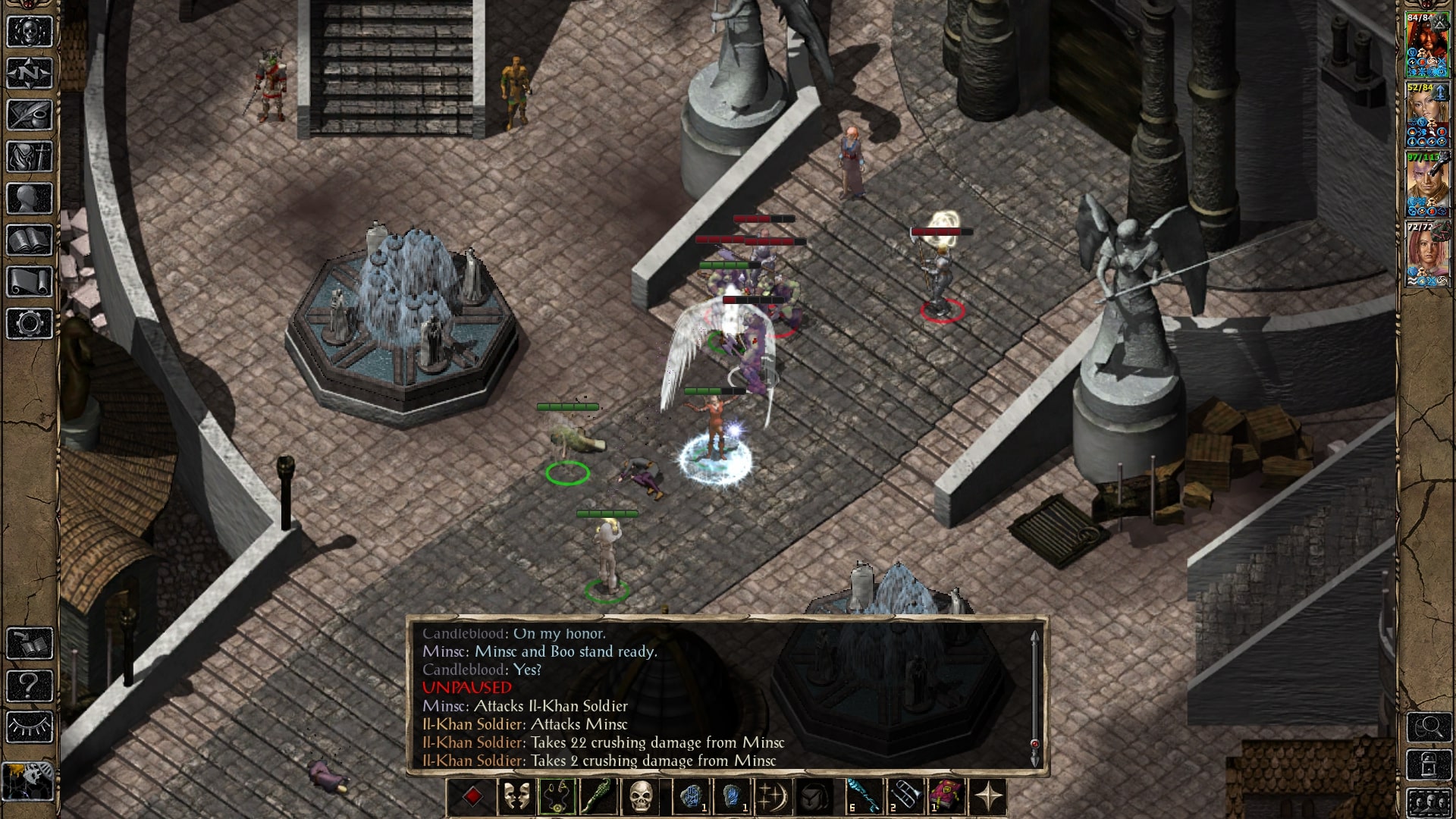Screen dimensions: 1456x819
Task: Activate the skull ability button
Action: click(640, 796)
